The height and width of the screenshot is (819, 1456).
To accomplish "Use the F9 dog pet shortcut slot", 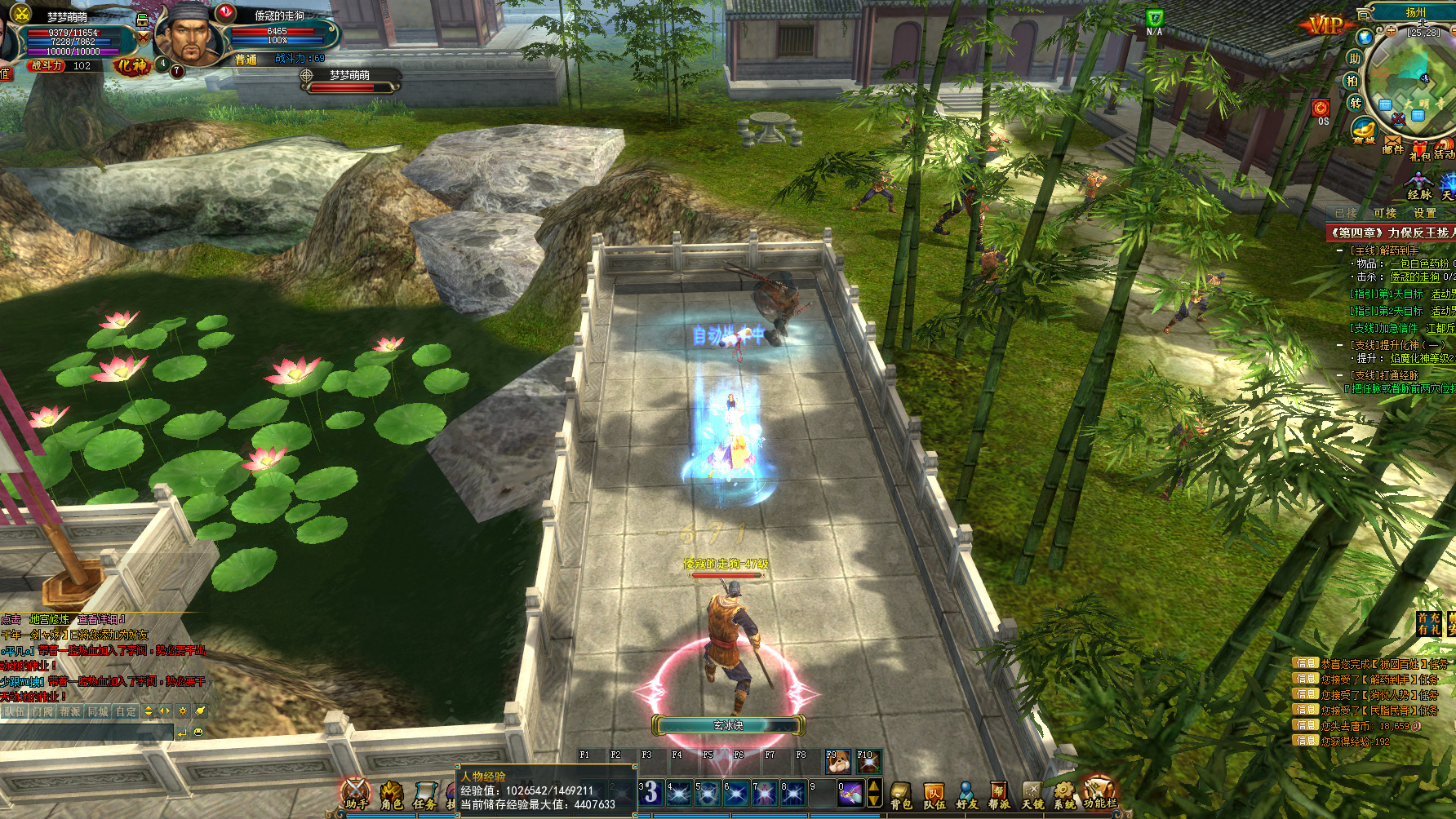I will point(837,762).
